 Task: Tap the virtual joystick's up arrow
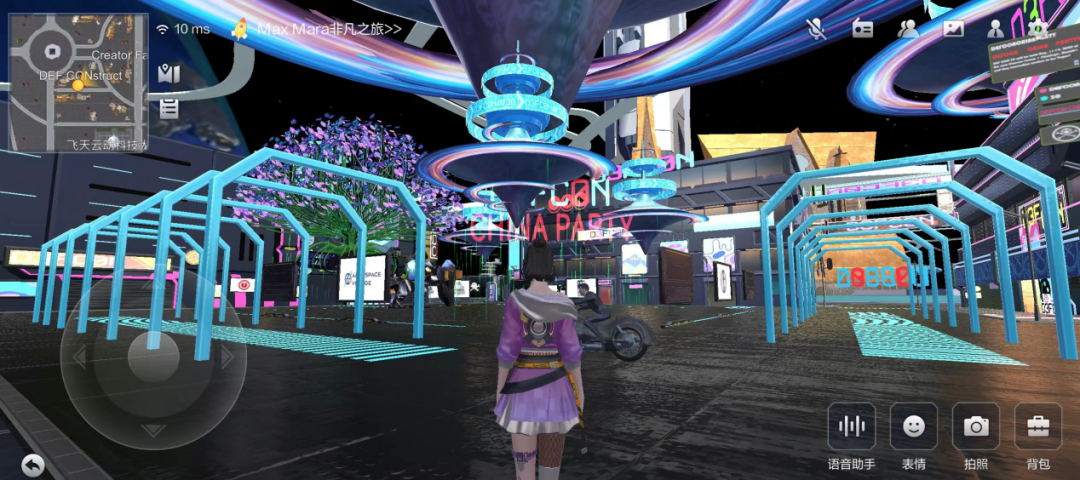pyautogui.click(x=153, y=290)
